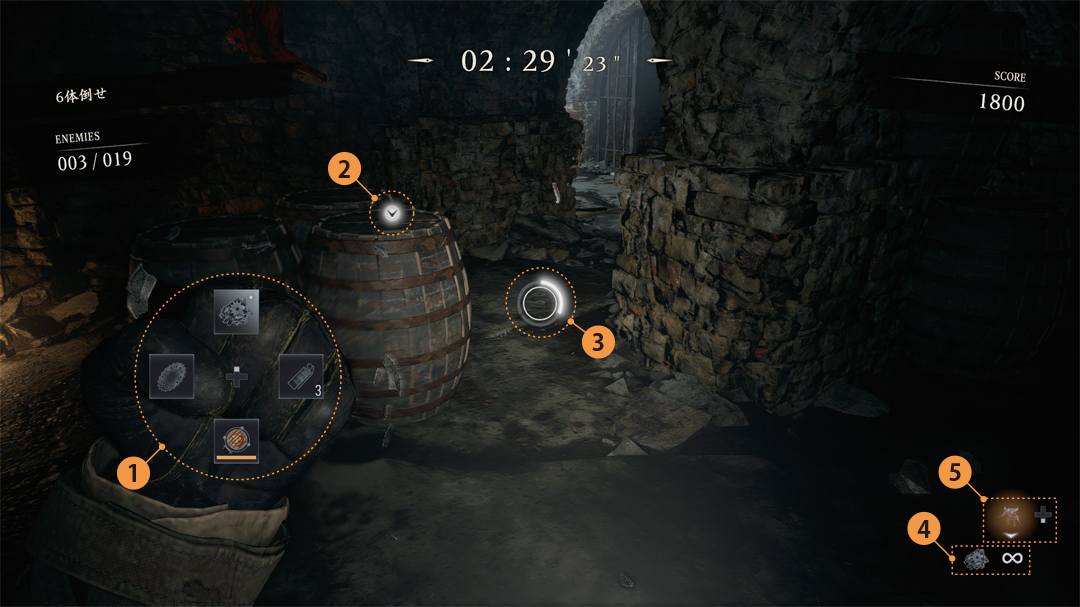The width and height of the screenshot is (1080, 607).
Task: Select the canister item slot showing 3
Action: [x=301, y=376]
